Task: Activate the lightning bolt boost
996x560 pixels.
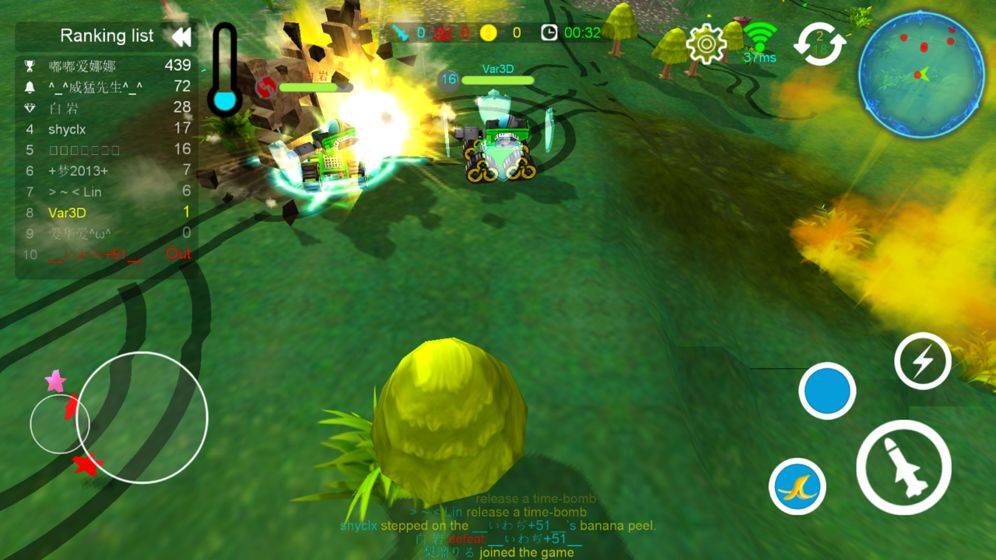Action: (x=922, y=361)
